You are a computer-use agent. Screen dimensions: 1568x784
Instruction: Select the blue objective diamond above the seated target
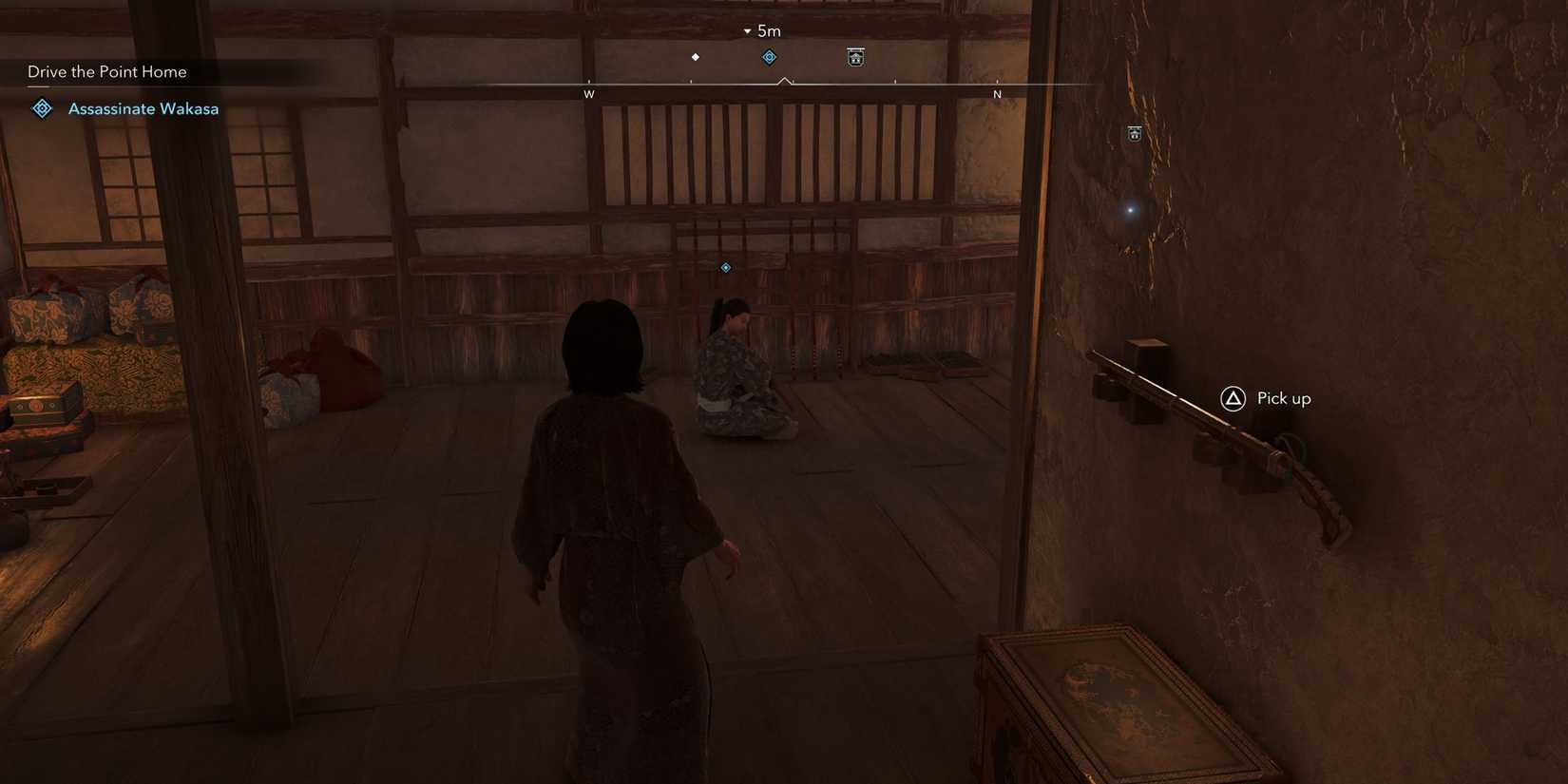point(725,267)
